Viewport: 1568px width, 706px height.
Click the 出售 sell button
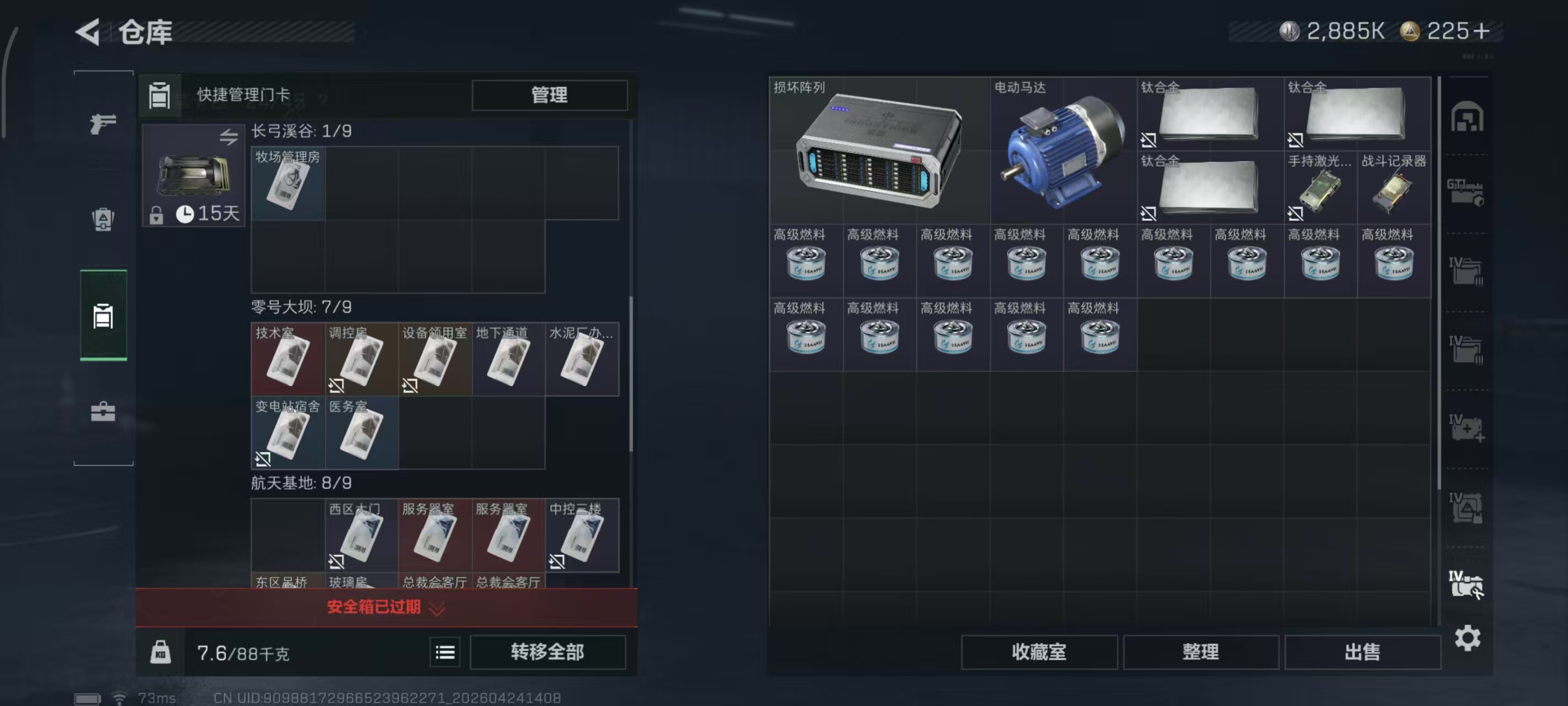(1363, 652)
